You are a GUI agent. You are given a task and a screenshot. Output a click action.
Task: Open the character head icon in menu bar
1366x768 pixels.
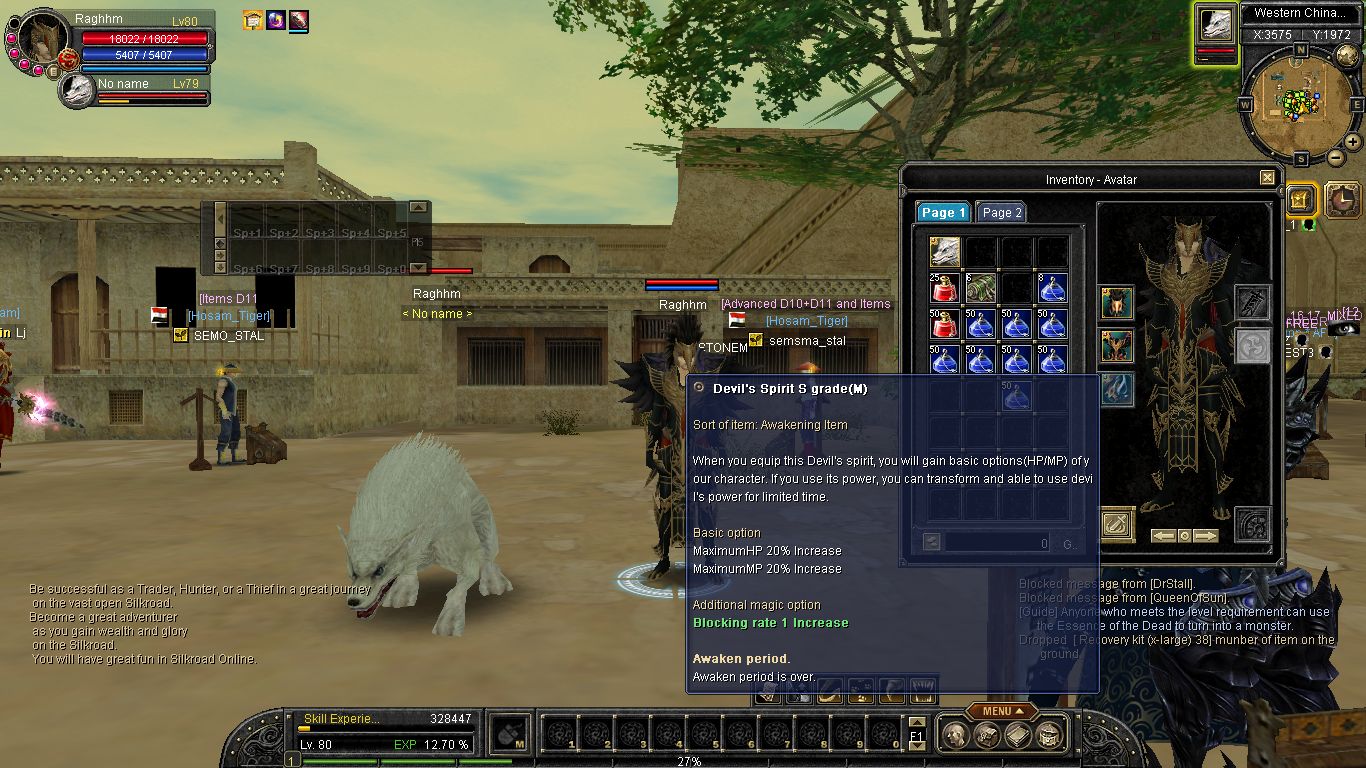tap(954, 735)
